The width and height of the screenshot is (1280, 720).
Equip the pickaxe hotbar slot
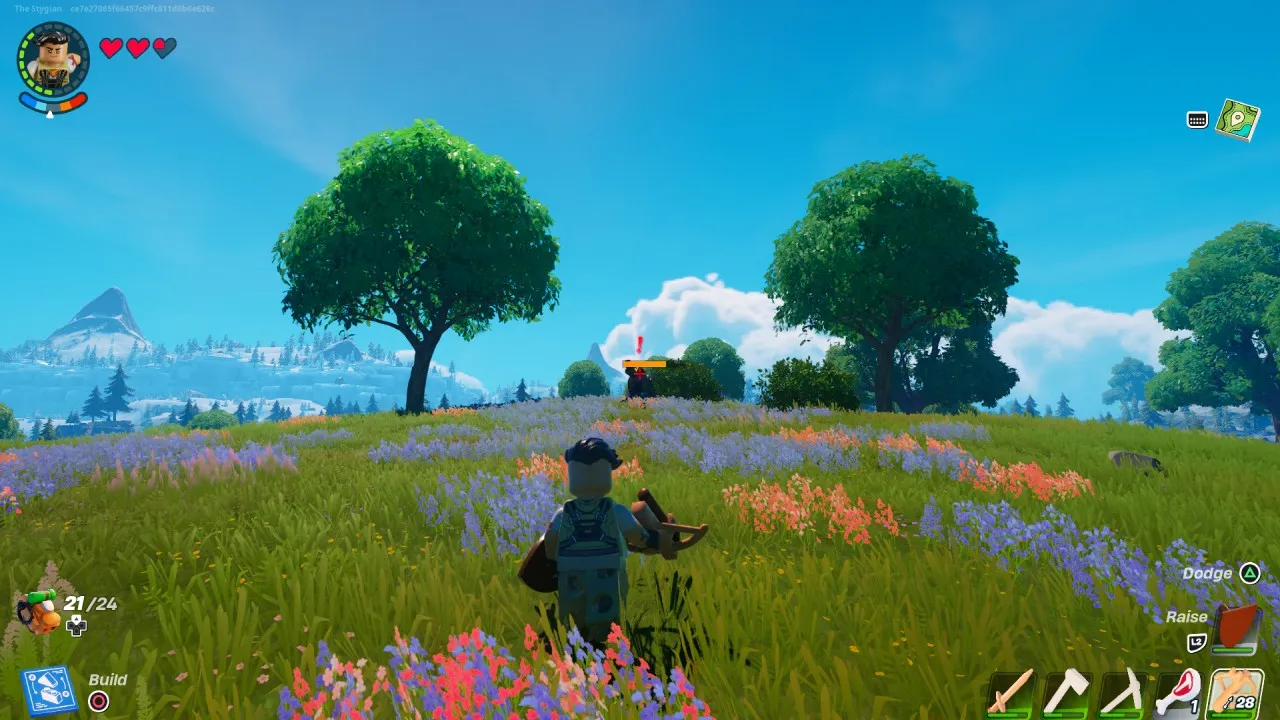tap(1122, 692)
